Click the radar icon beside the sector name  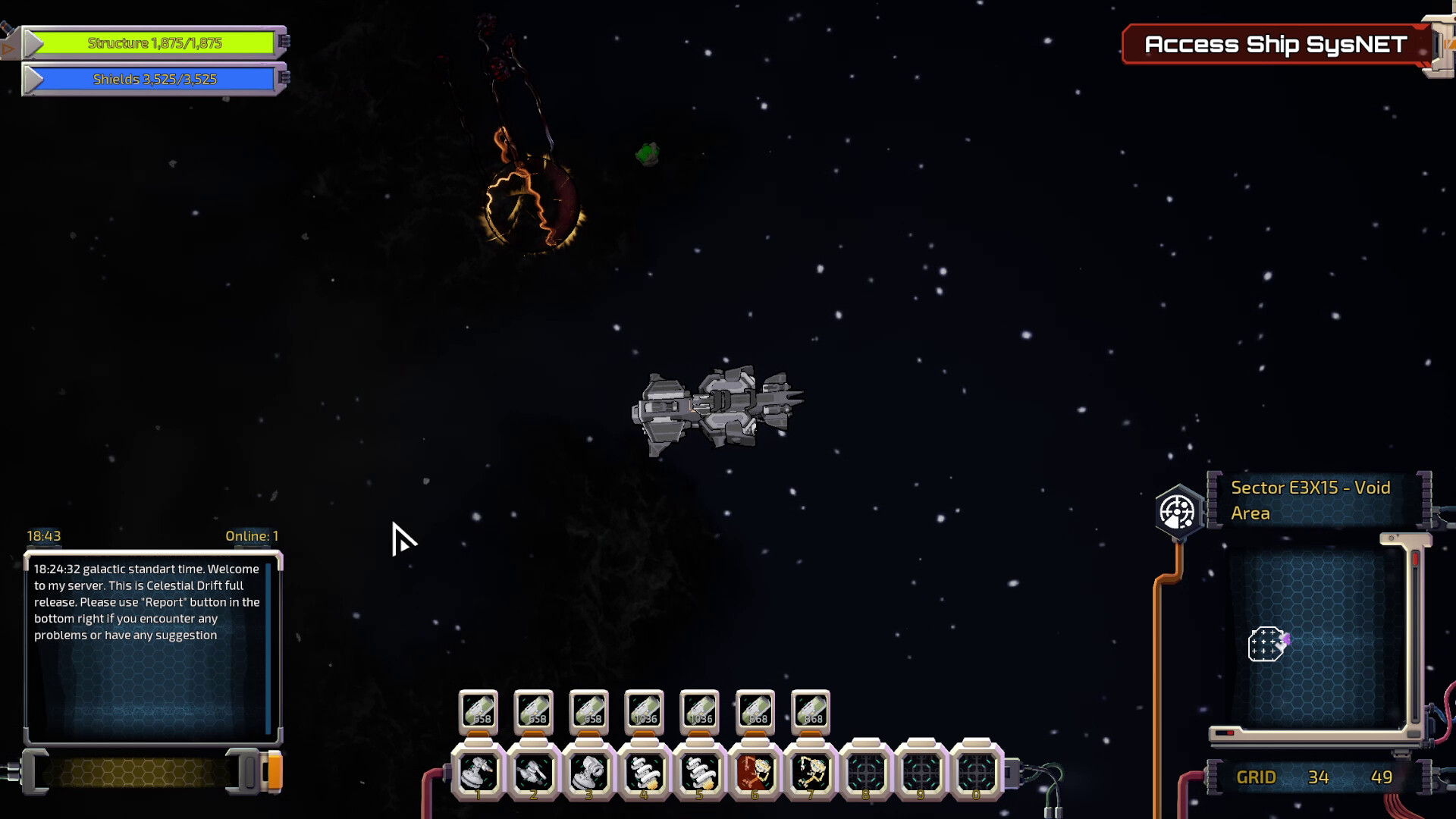tap(1178, 512)
